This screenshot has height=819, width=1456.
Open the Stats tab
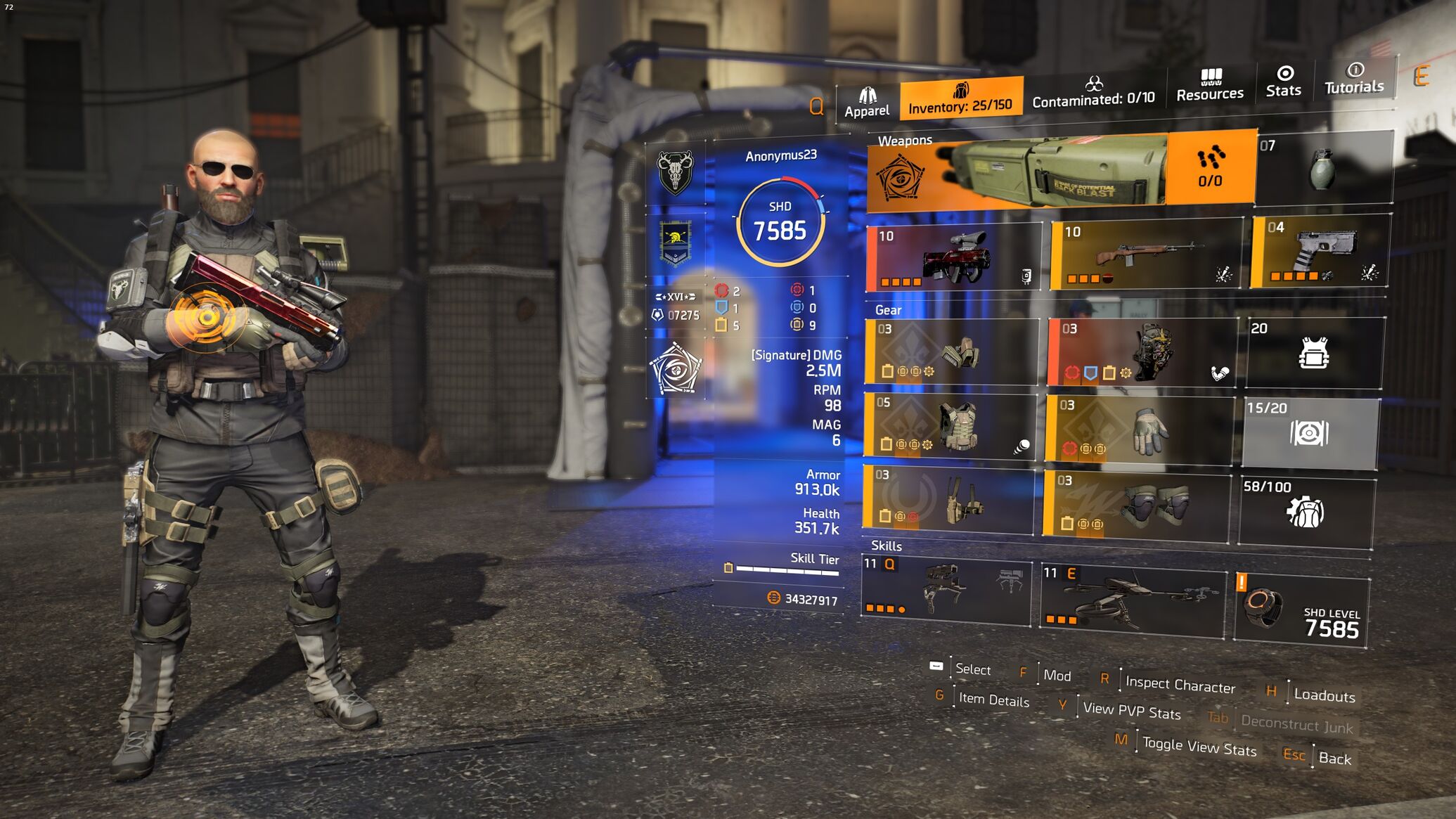(x=1283, y=82)
